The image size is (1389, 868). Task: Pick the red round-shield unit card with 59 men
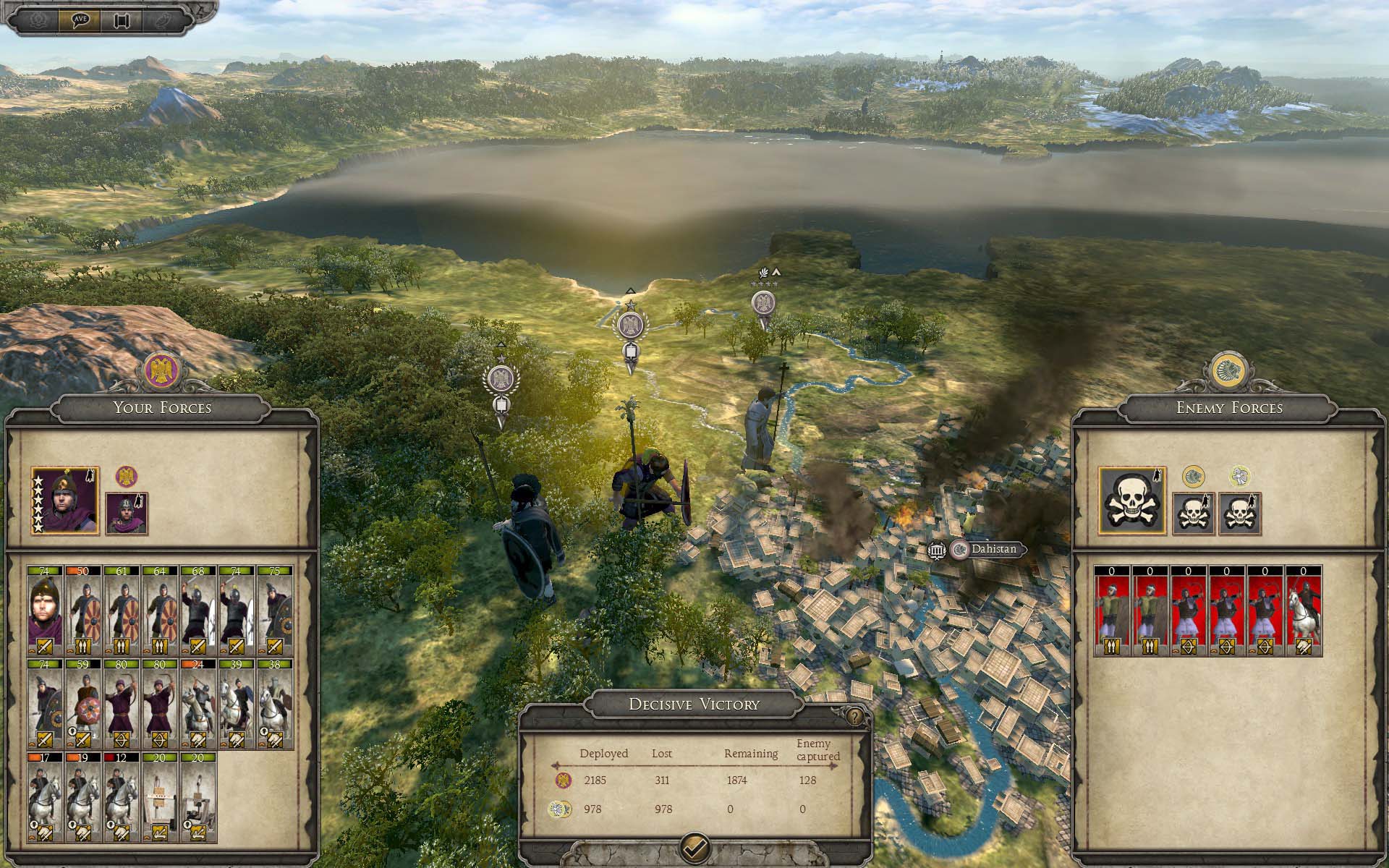pos(83,704)
